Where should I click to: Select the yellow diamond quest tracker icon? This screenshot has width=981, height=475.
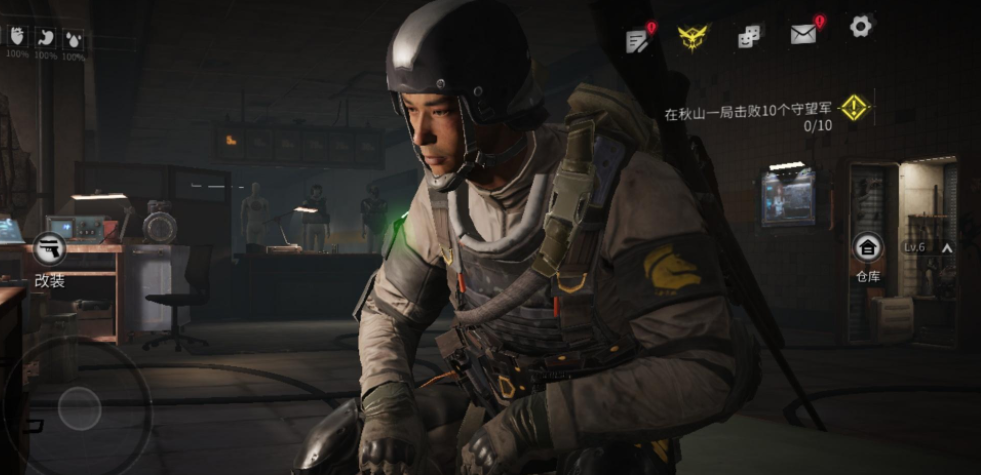click(x=854, y=108)
